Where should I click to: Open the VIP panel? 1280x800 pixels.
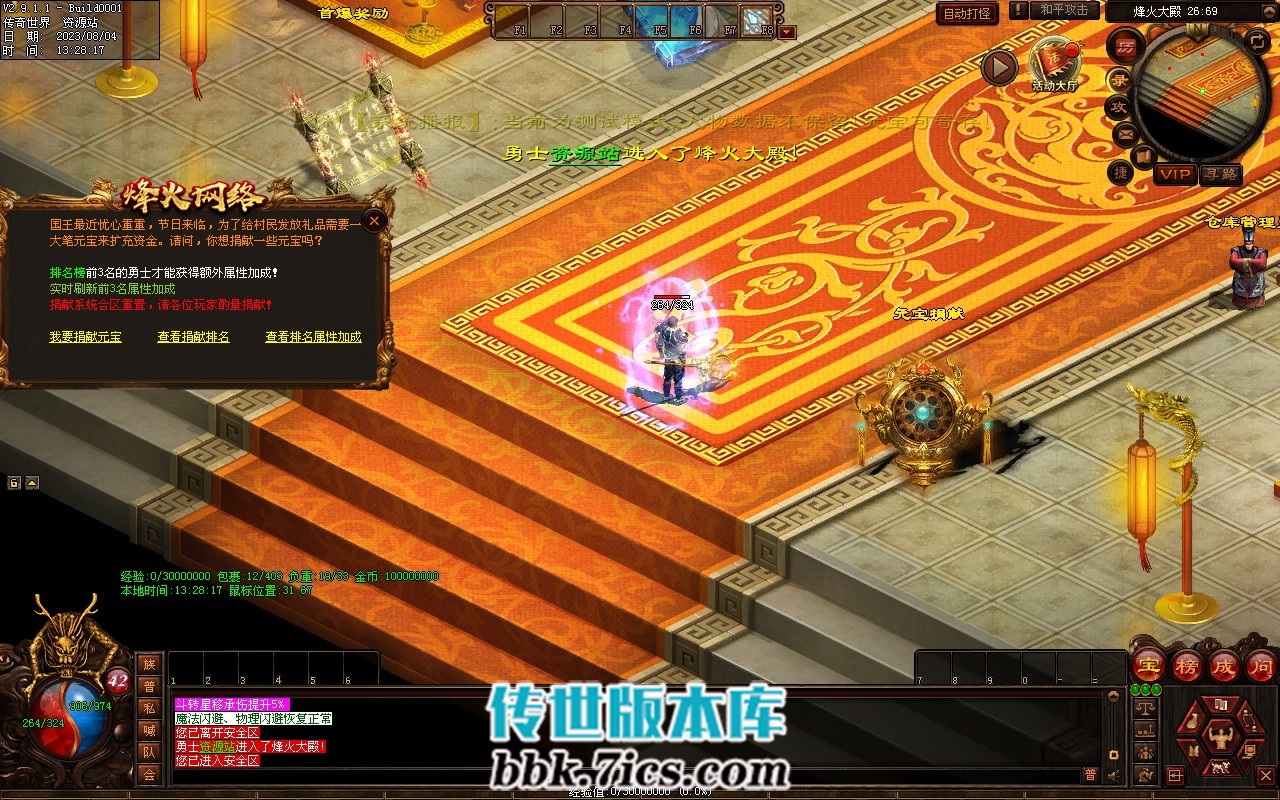[1175, 175]
